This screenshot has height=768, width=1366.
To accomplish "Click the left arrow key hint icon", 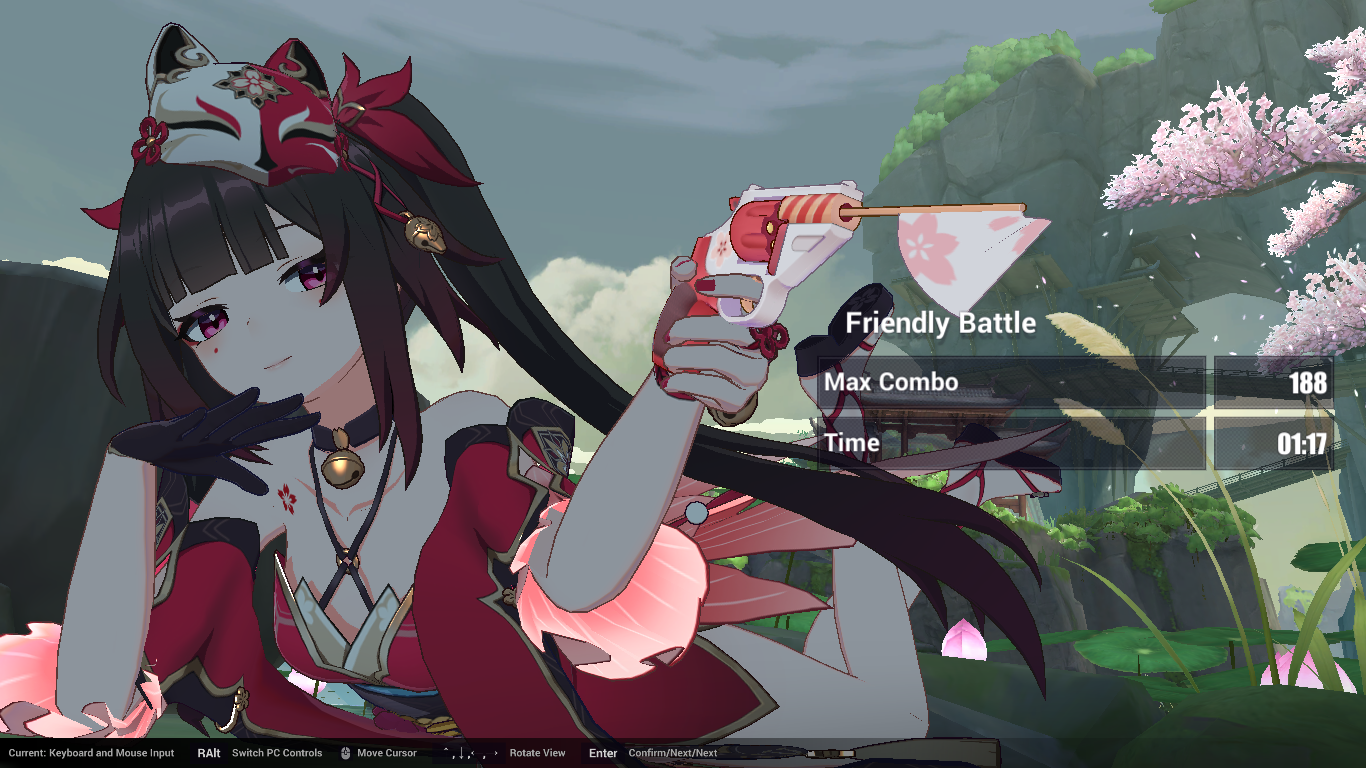I will (473, 754).
